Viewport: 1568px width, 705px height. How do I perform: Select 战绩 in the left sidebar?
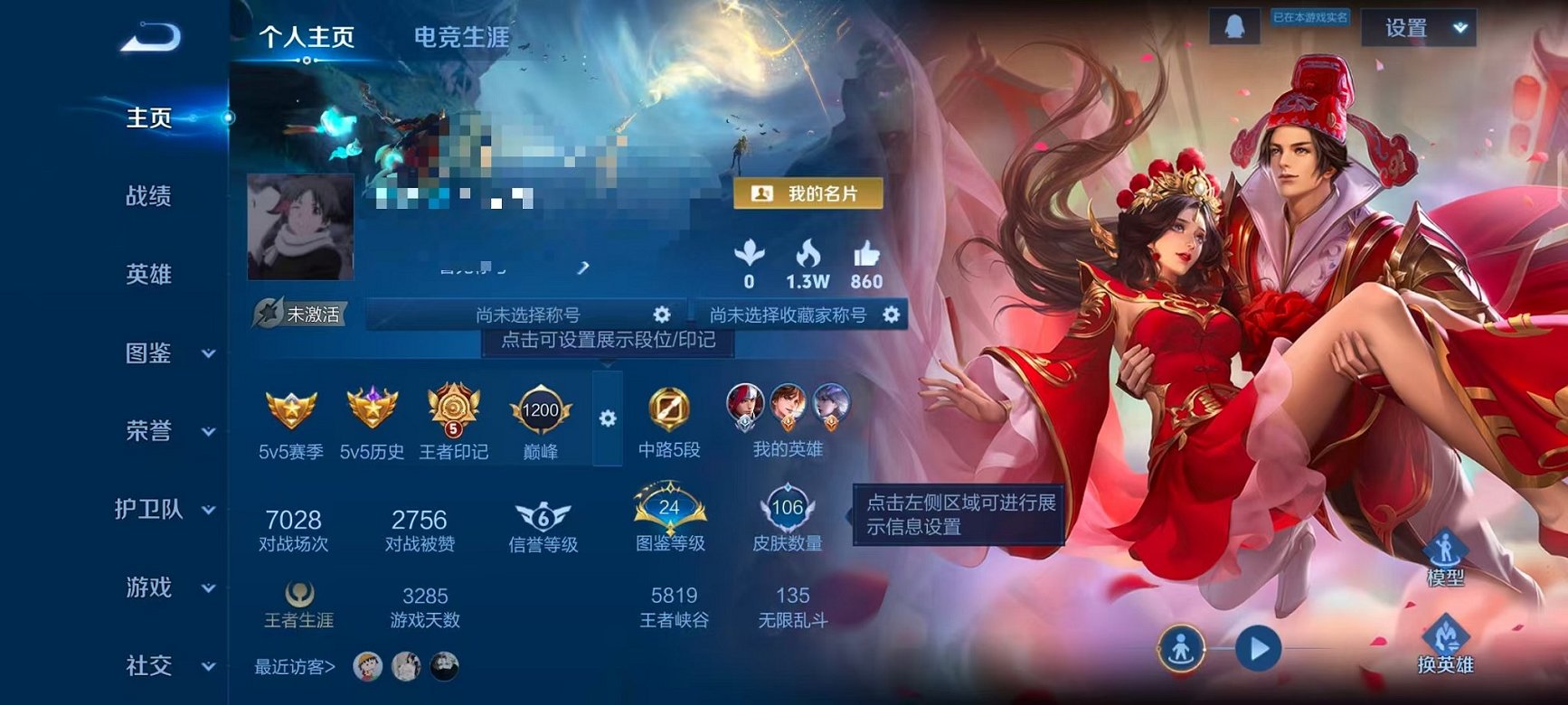pyautogui.click(x=146, y=194)
